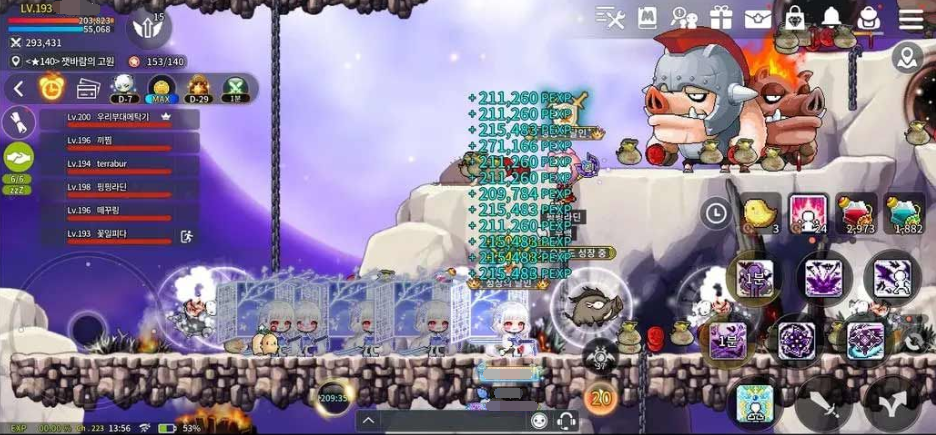Leave the party via the exit icon
936x435 pixels.
[x=185, y=237]
